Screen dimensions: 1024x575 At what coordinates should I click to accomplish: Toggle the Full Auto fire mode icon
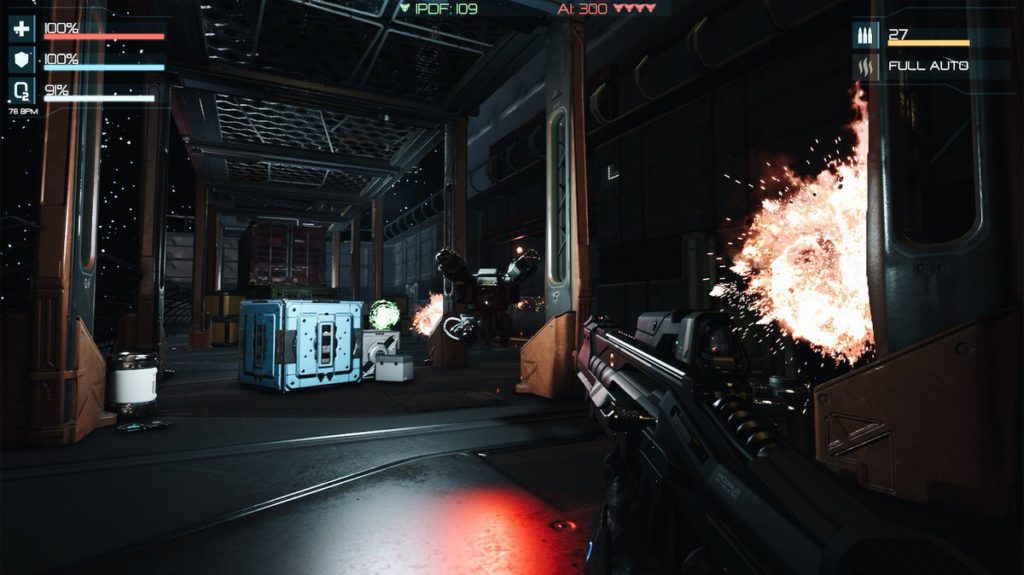pyautogui.click(x=865, y=67)
